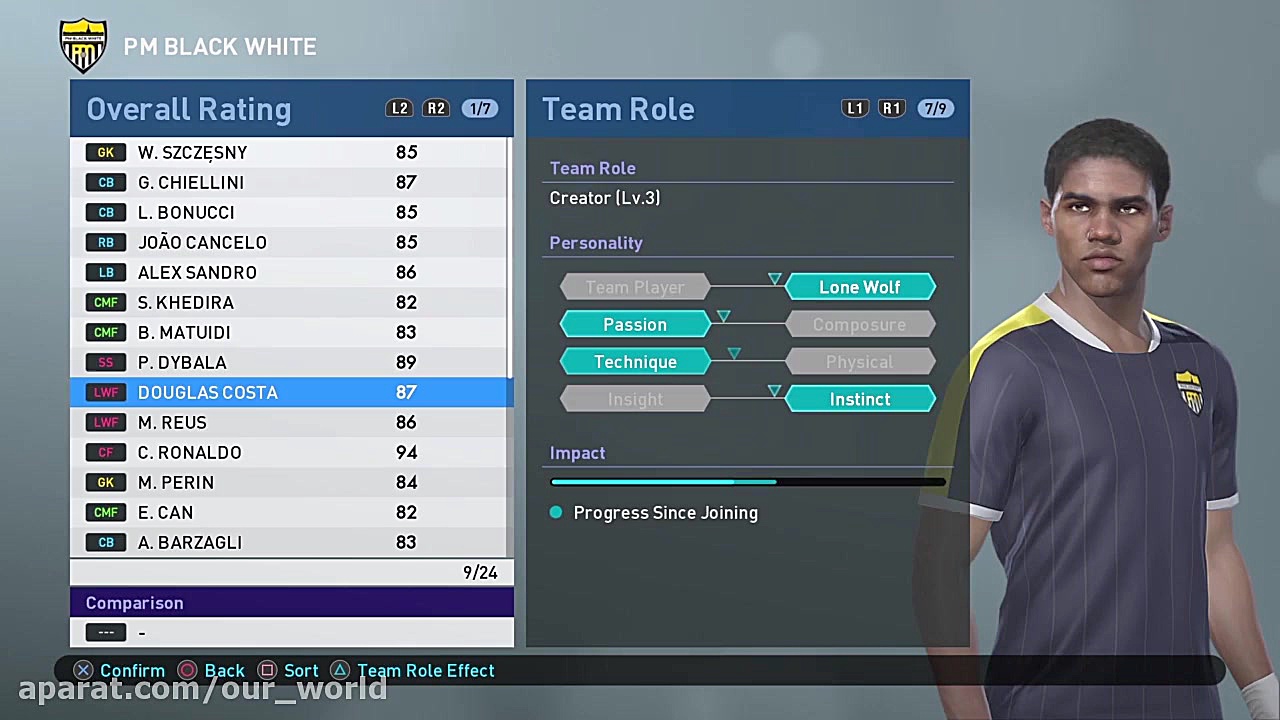Click the square Sort icon

(x=267, y=670)
